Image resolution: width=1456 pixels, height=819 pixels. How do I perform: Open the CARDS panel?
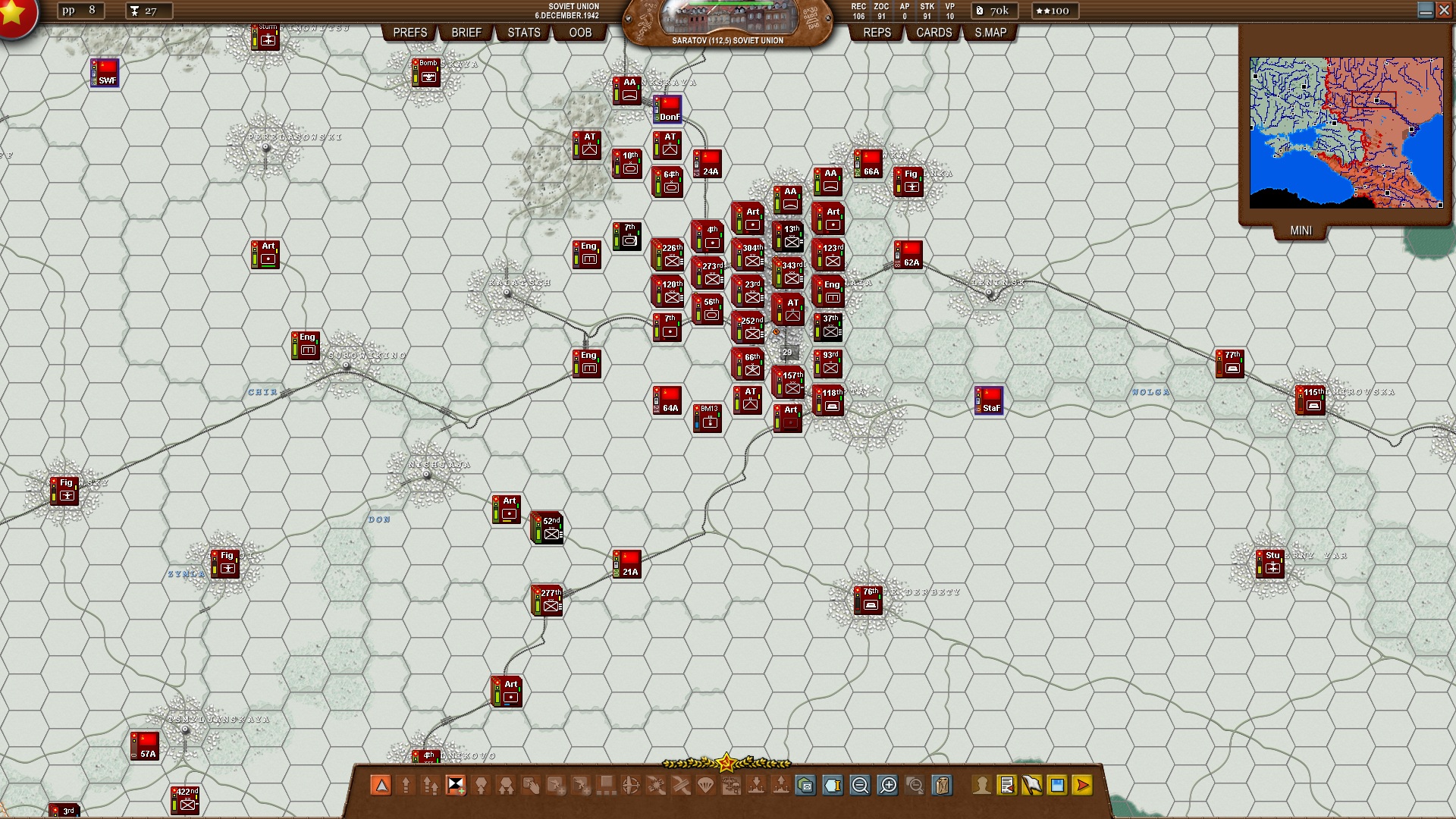(x=933, y=33)
